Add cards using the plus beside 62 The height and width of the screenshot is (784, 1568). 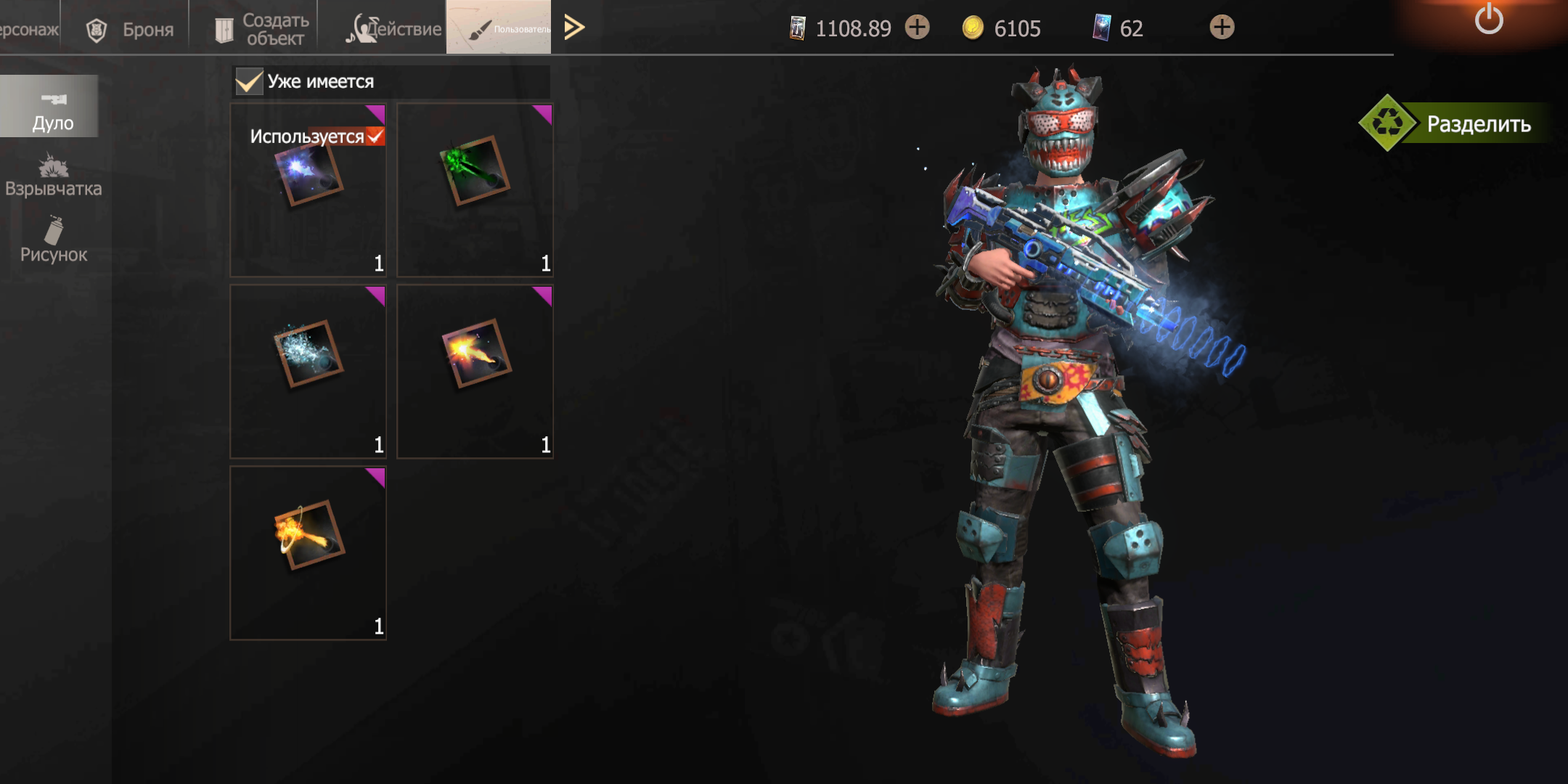click(1222, 28)
